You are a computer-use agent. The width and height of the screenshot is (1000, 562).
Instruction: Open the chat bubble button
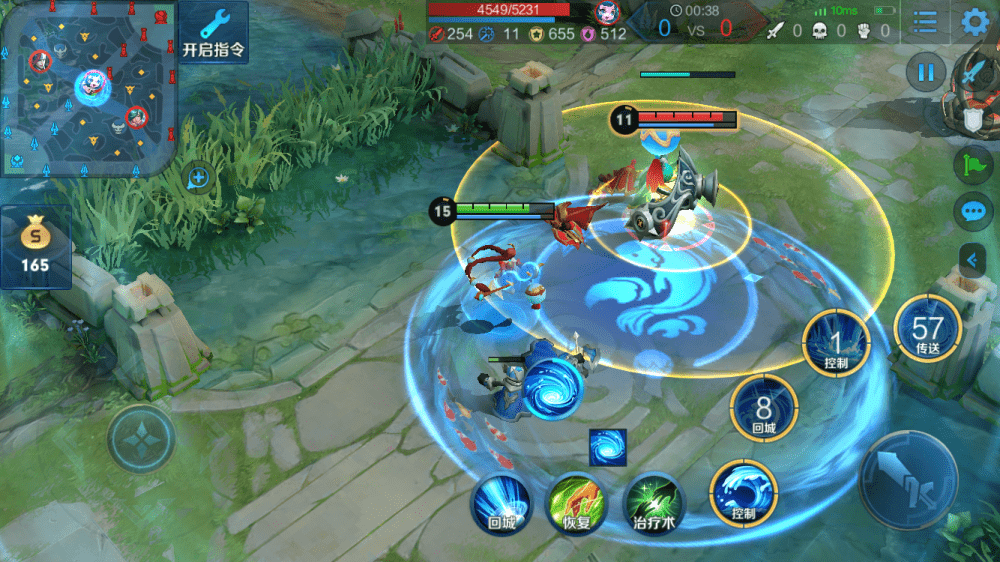(972, 212)
